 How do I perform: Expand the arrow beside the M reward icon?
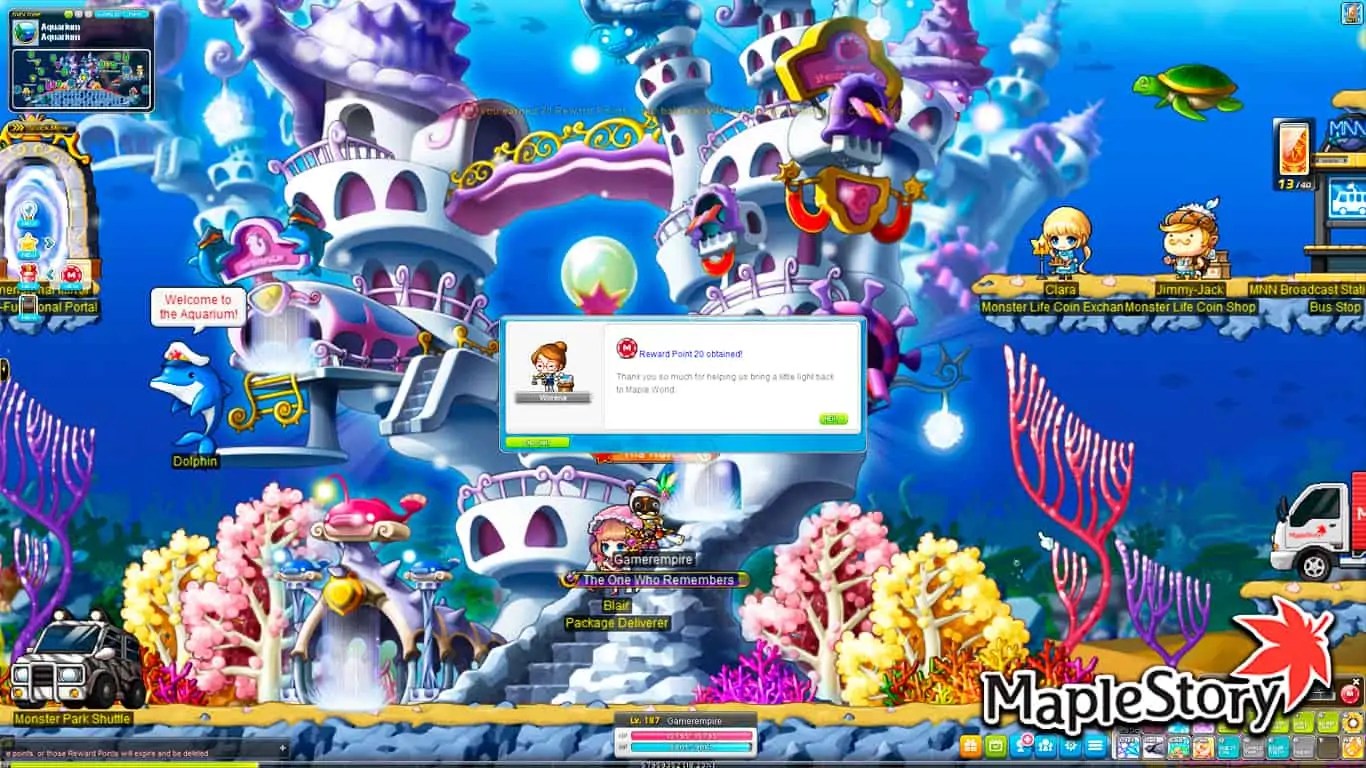[49, 273]
